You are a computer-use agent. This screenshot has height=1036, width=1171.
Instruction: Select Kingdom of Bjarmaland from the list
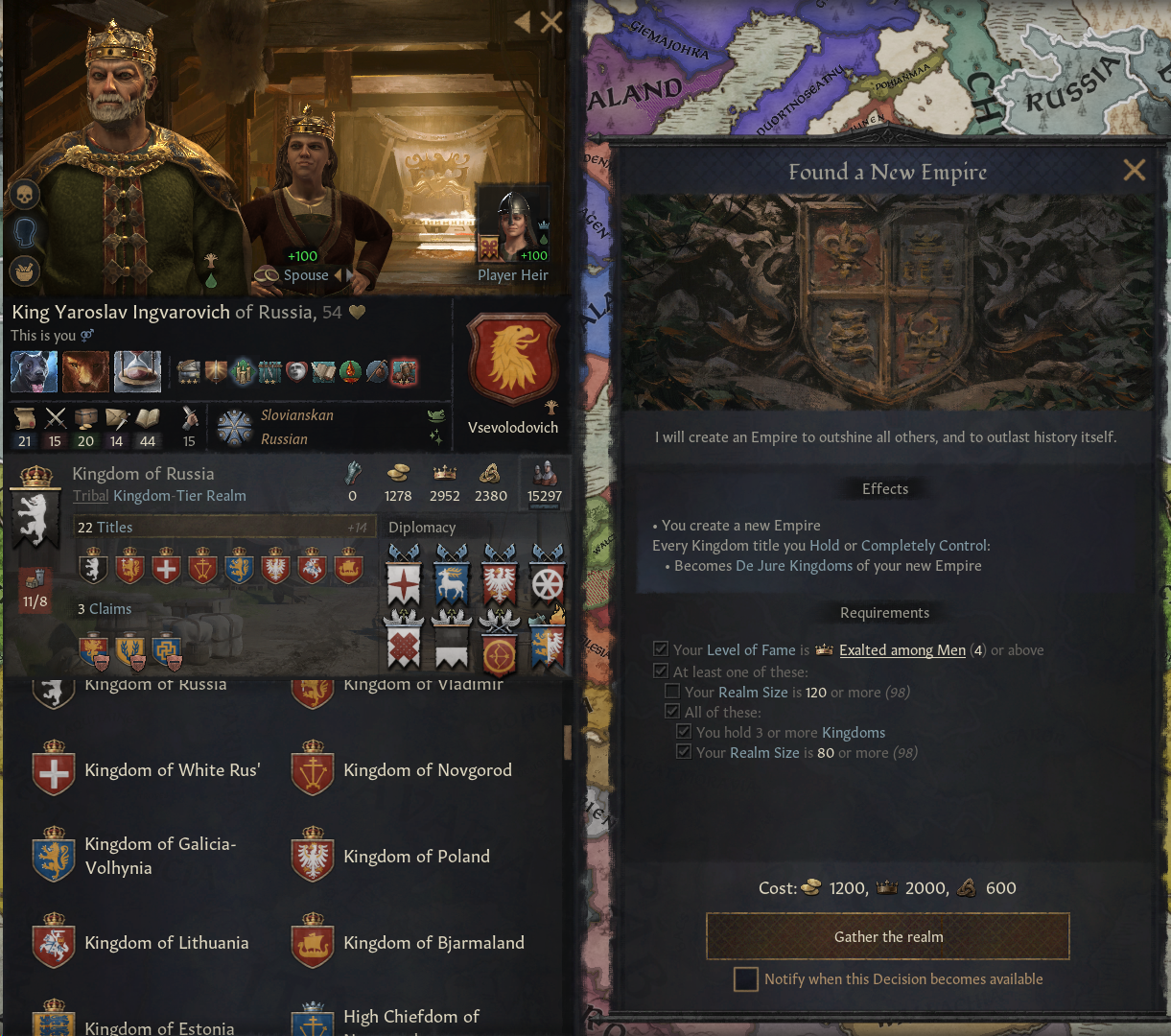pos(433,943)
